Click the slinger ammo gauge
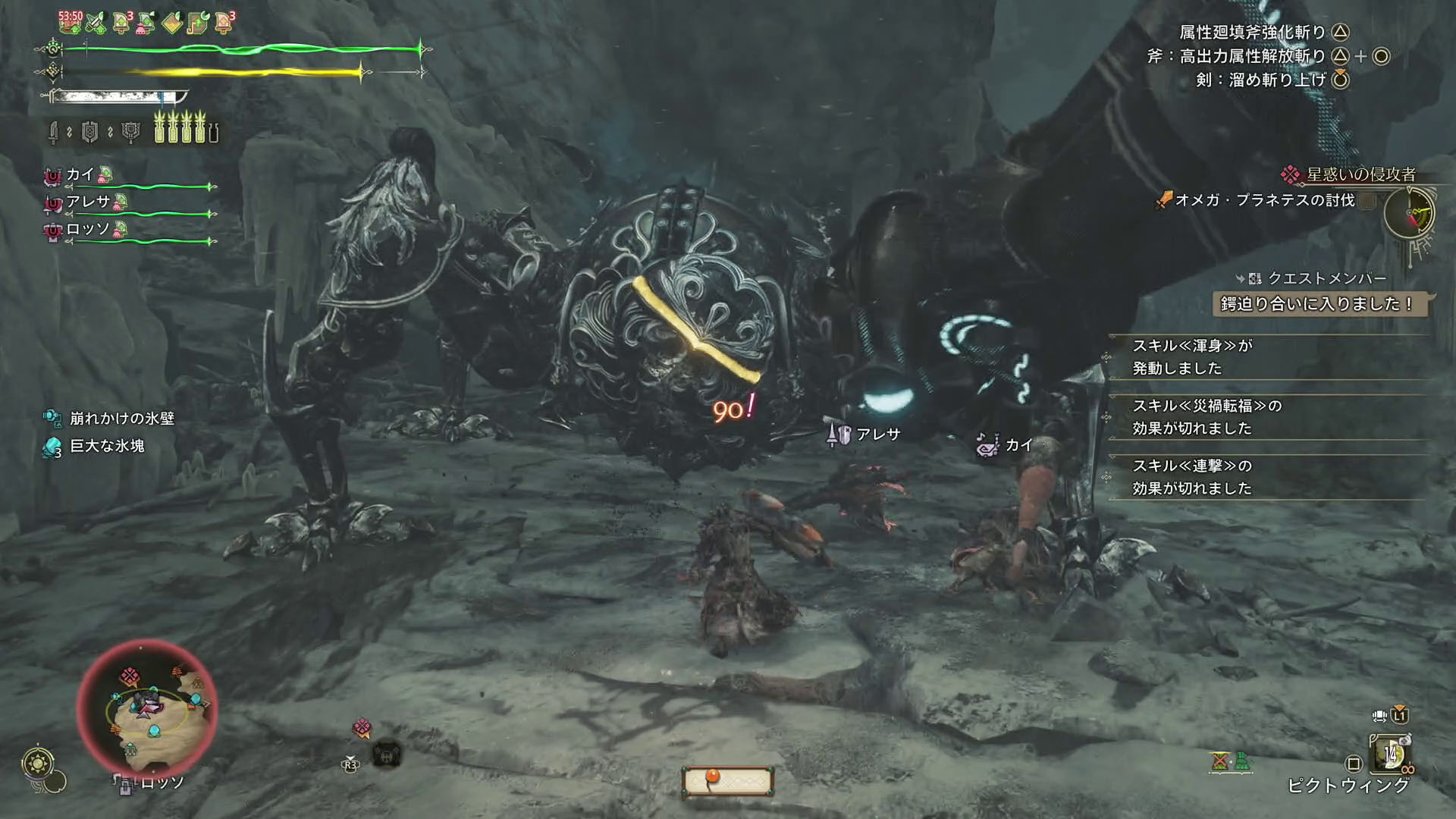Viewport: 1456px width, 819px height. pyautogui.click(x=727, y=781)
